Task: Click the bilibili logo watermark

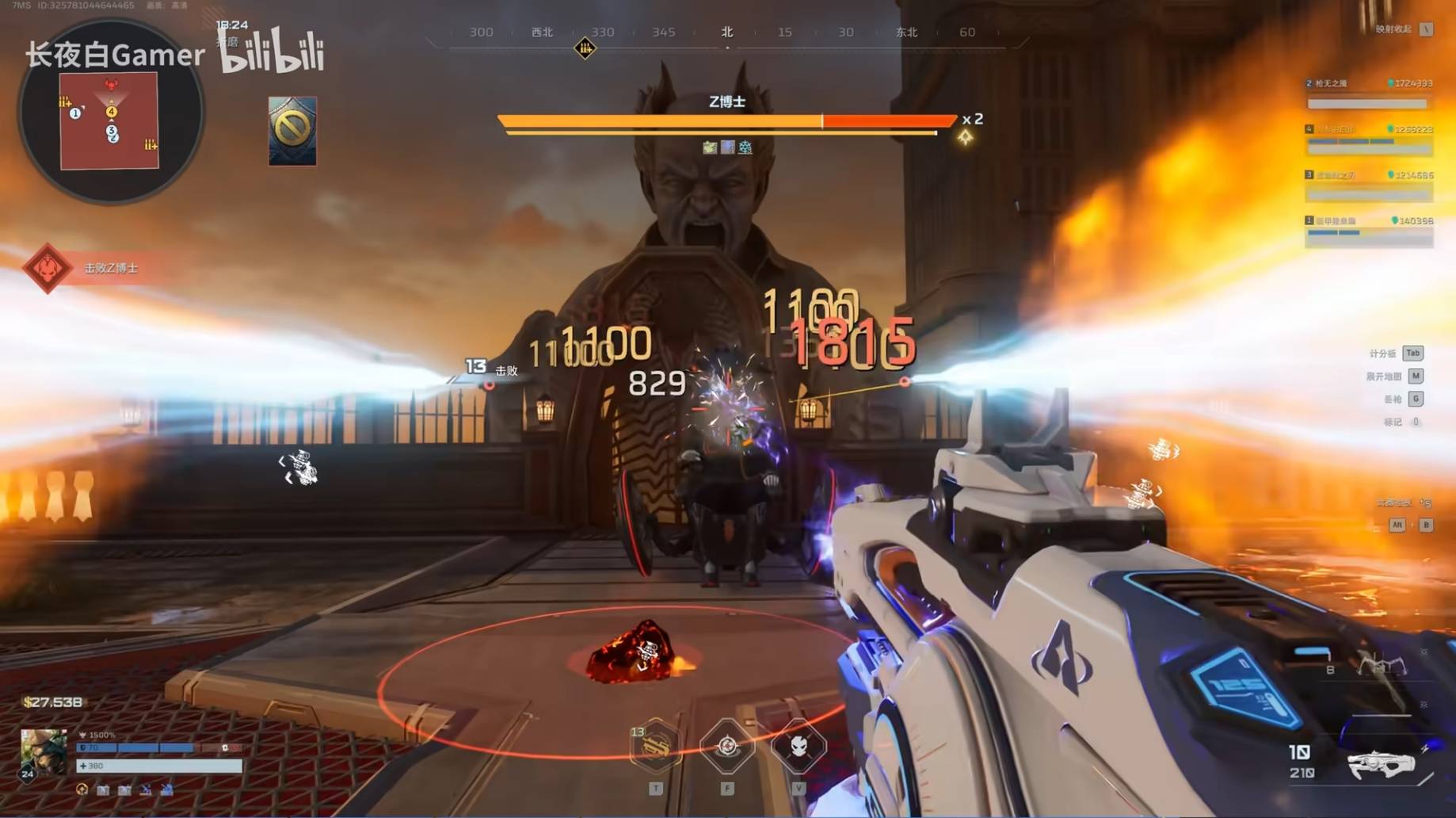Action: coord(273,52)
